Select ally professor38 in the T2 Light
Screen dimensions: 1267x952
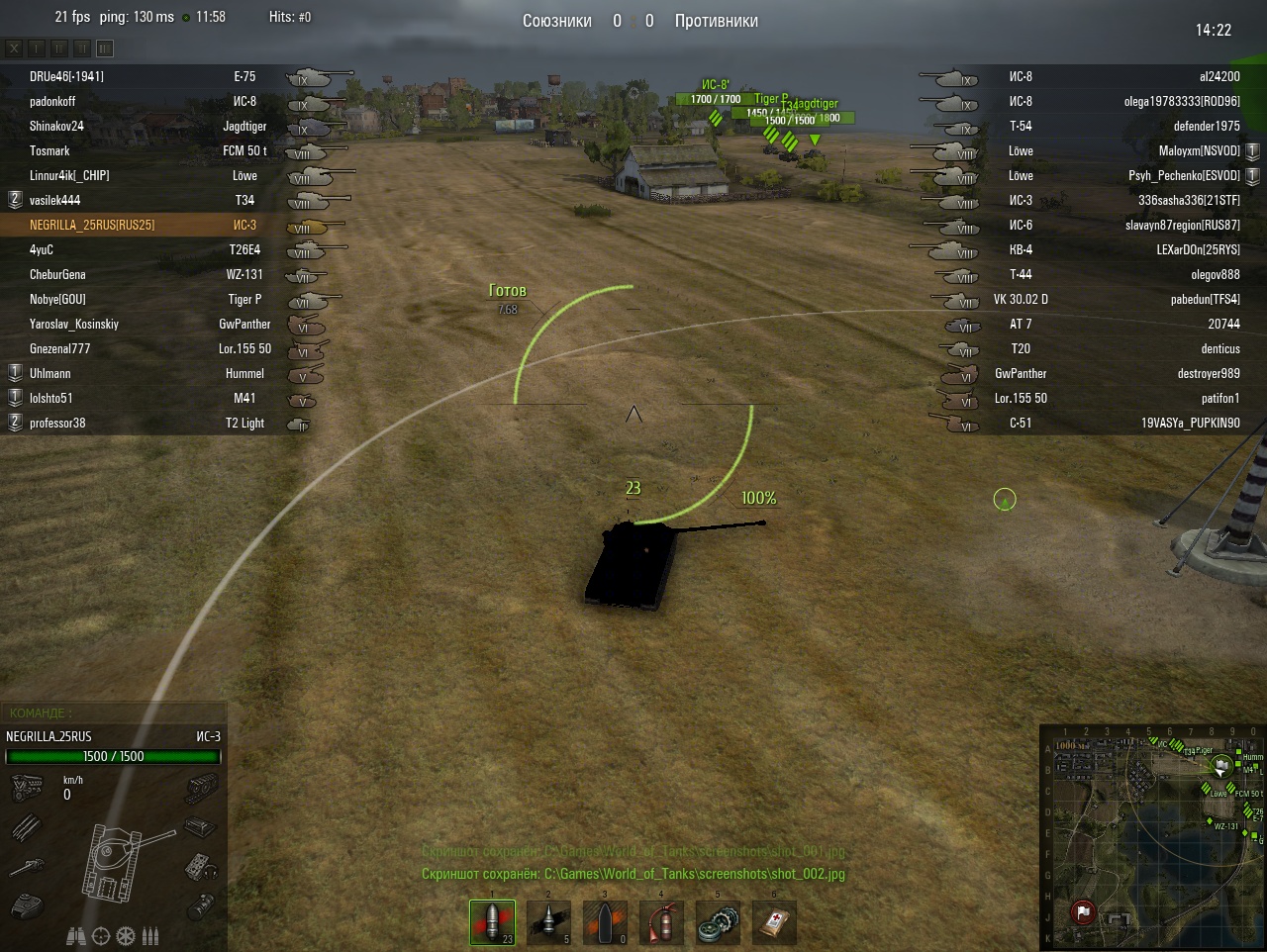click(57, 423)
